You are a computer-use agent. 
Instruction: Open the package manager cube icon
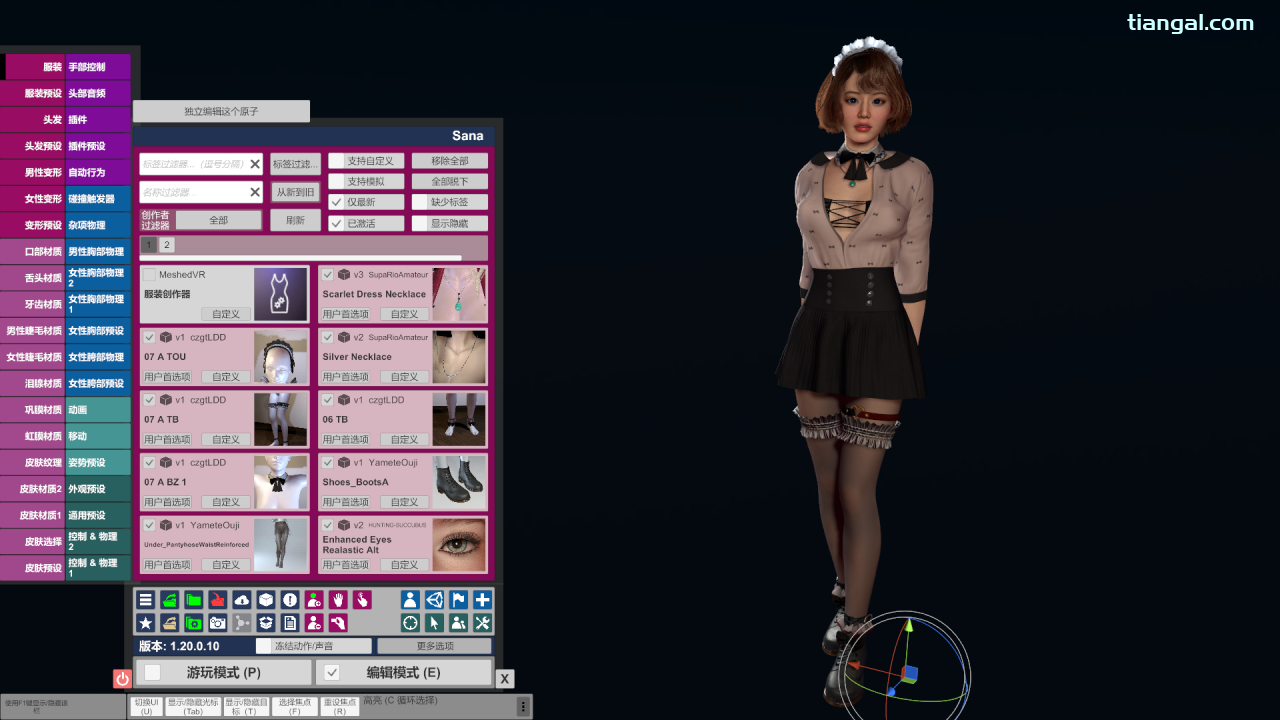coord(265,599)
